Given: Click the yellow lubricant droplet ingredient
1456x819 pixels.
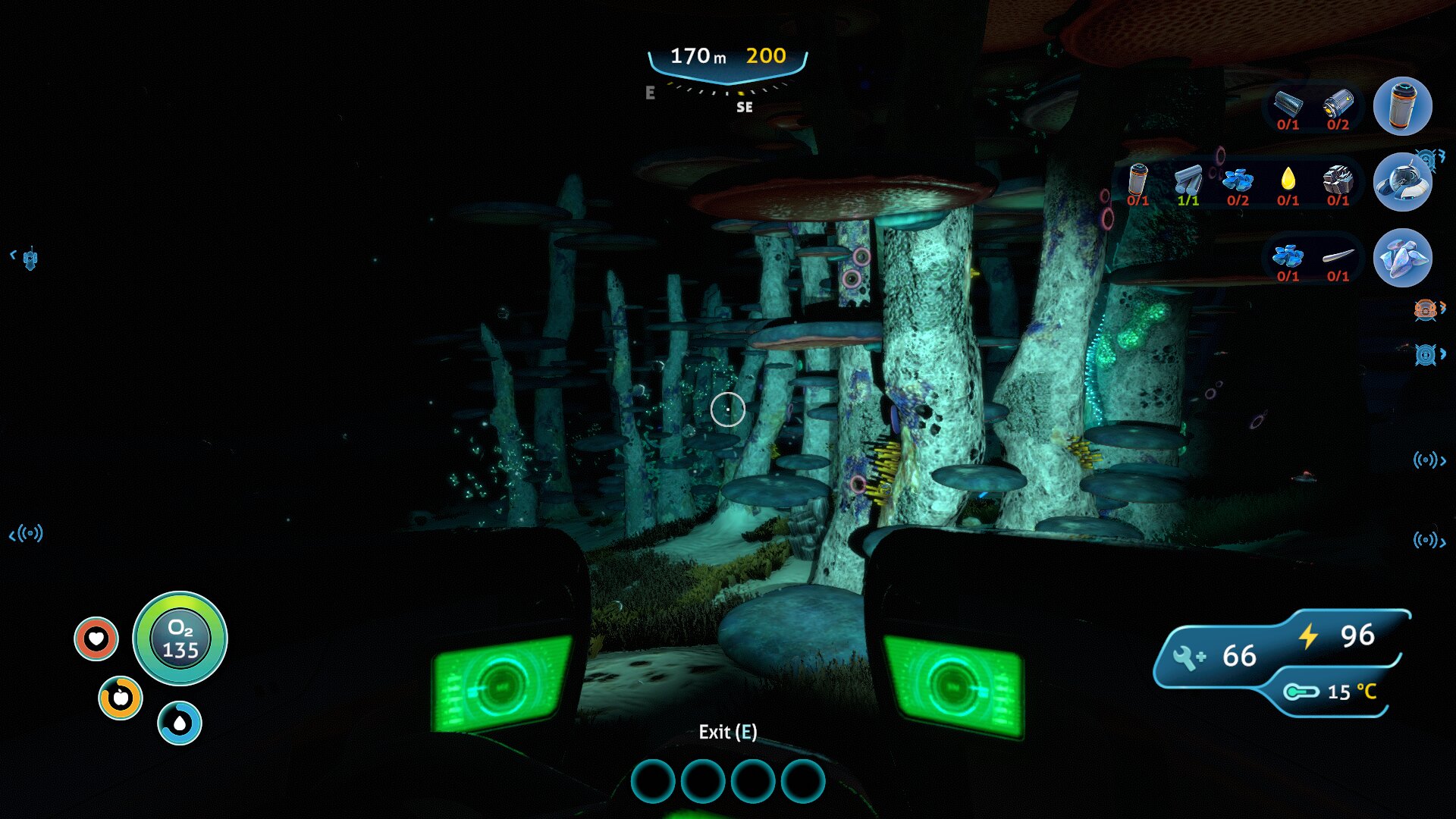Looking at the screenshot, I should click(x=1288, y=179).
